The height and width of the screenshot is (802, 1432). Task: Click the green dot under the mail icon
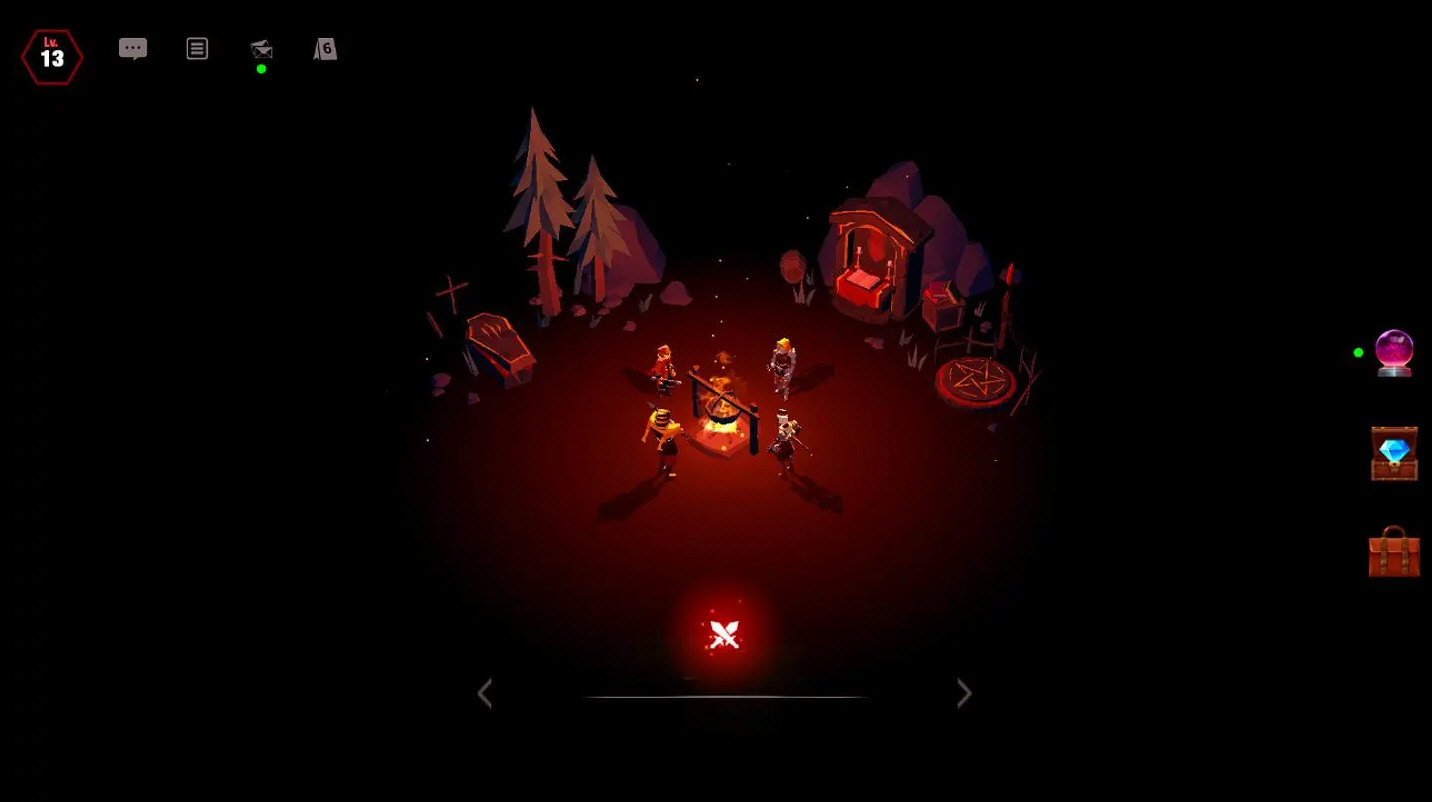[260, 69]
